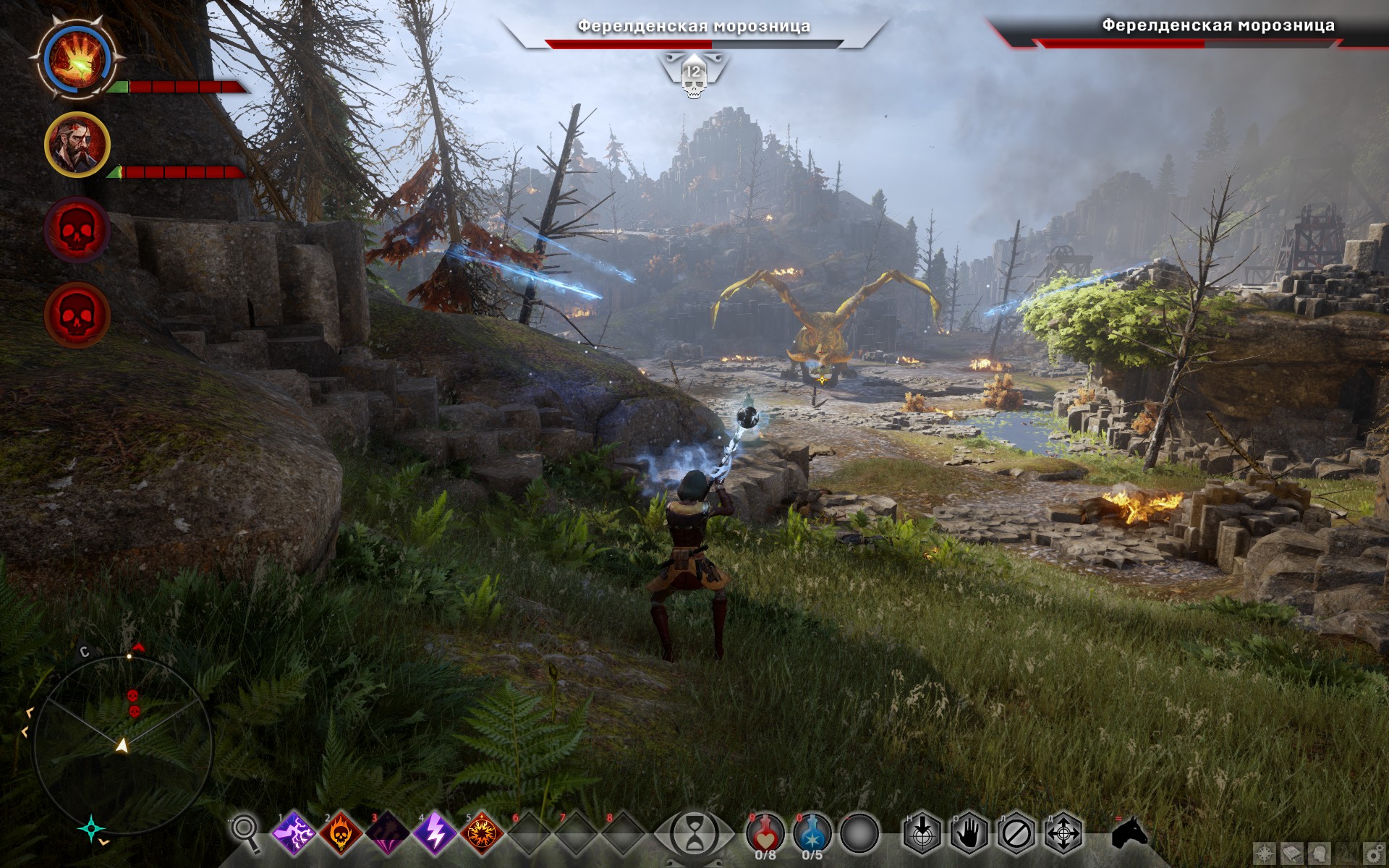Open the gear options menu
1389x868 pixels.
pos(1374,854)
